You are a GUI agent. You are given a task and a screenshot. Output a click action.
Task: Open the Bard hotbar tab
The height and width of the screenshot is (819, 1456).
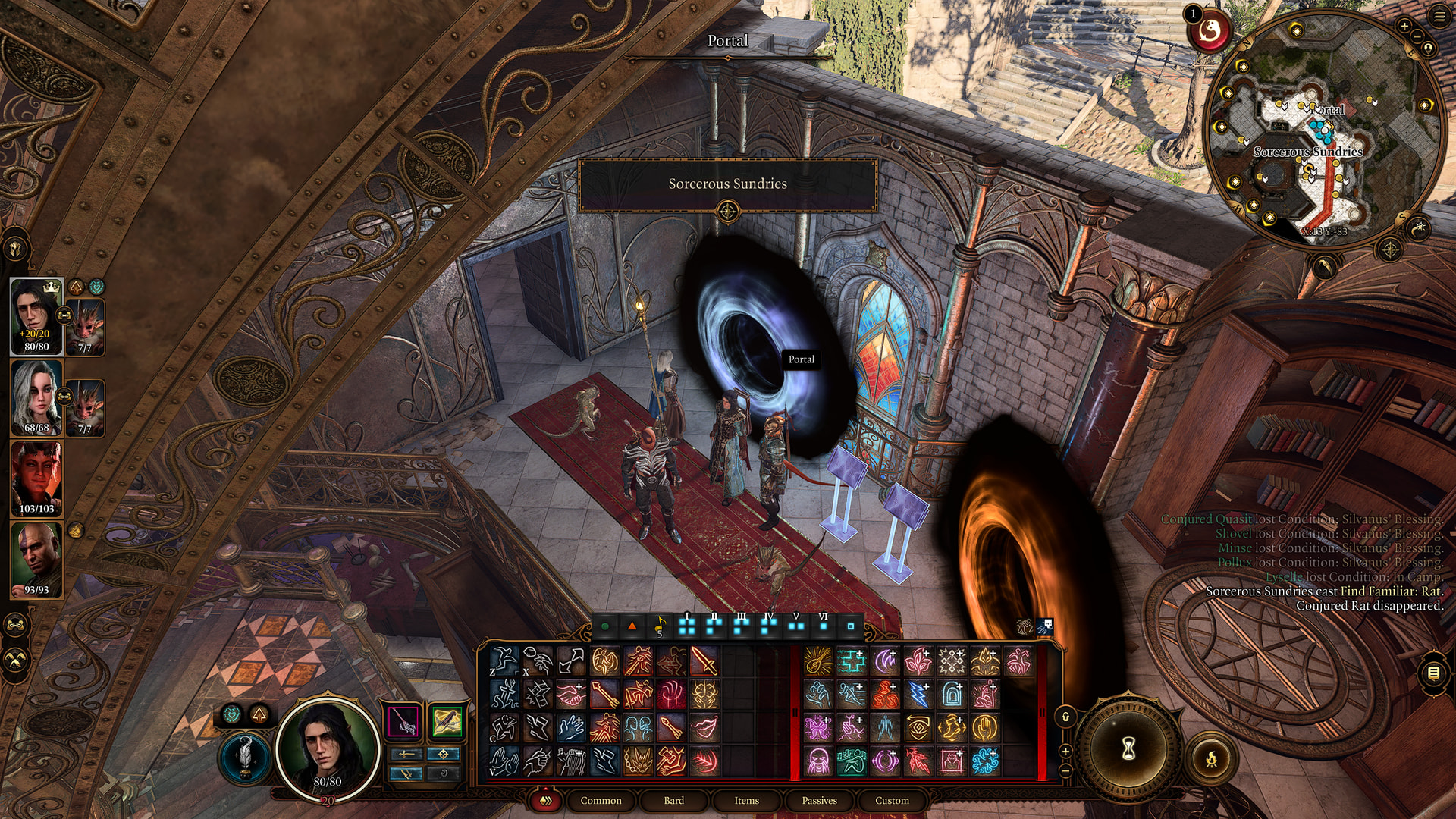tap(673, 800)
